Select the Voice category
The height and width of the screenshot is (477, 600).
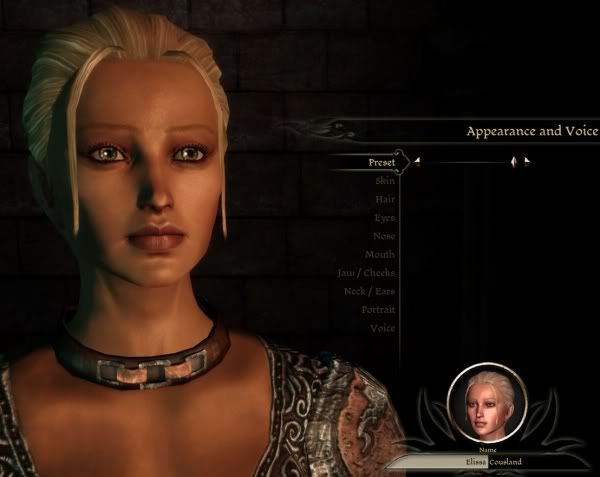[382, 328]
